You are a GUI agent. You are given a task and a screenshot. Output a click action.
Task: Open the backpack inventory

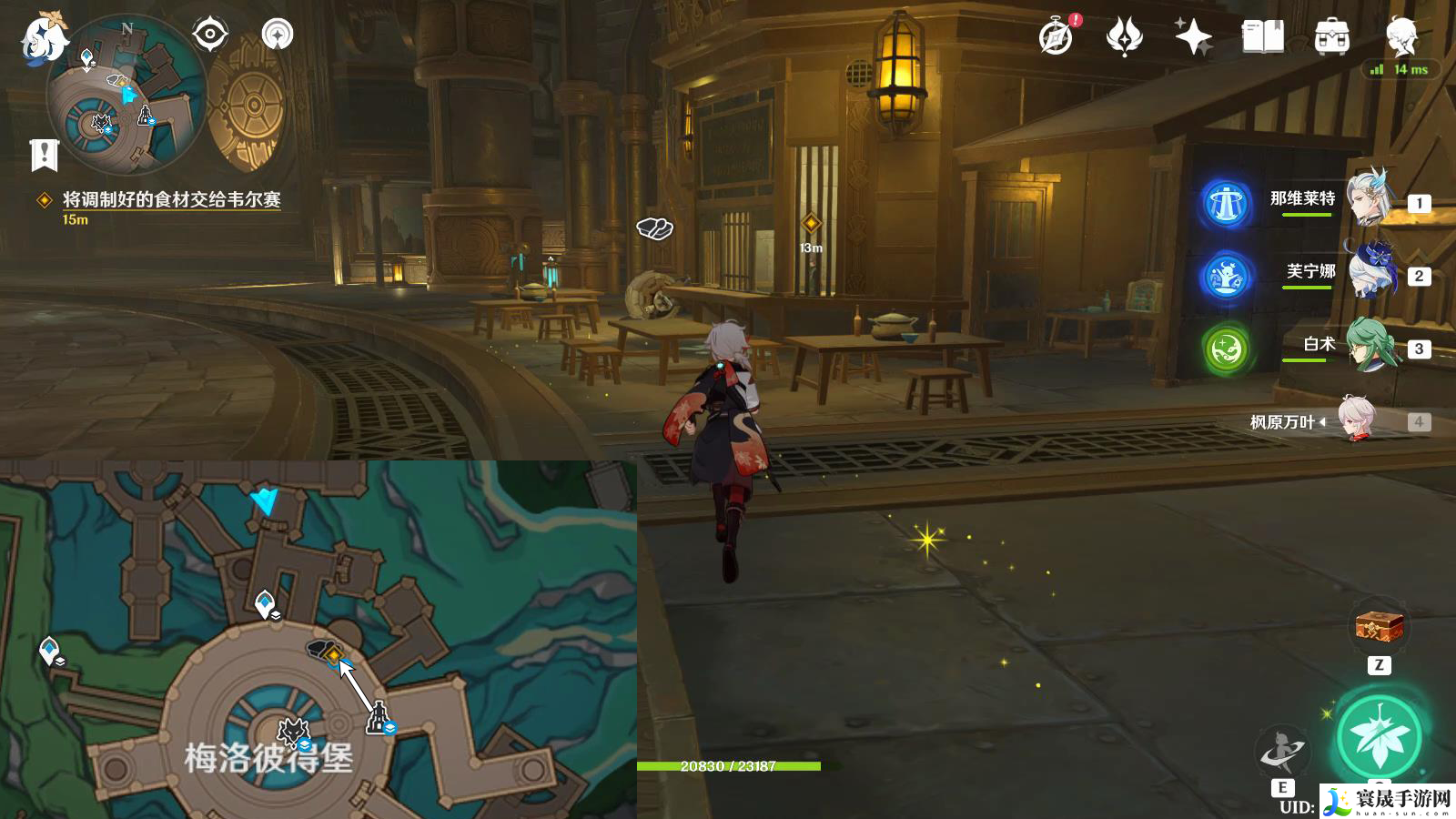[1331, 37]
